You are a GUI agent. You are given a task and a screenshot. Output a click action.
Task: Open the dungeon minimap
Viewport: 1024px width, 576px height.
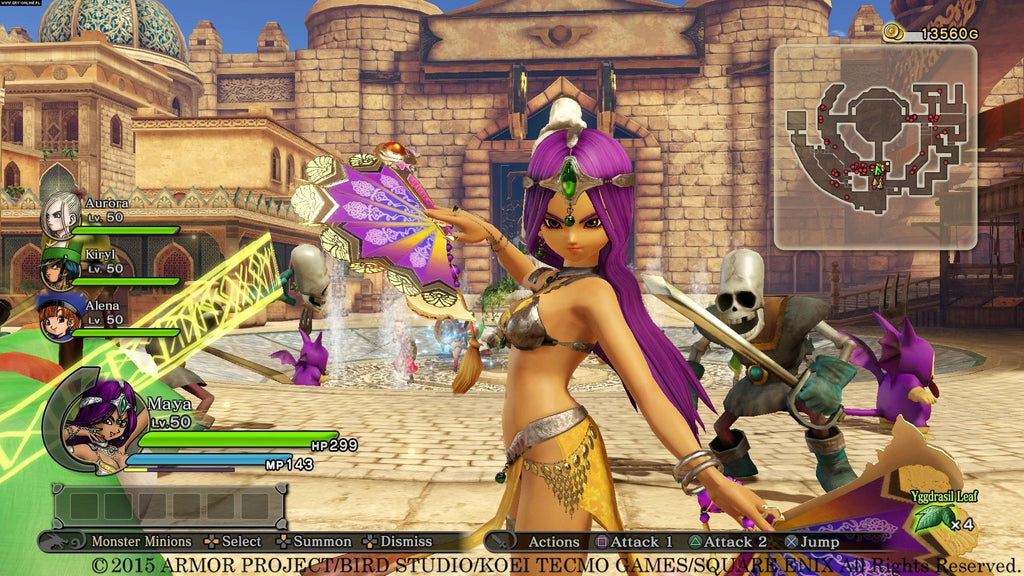(x=874, y=146)
